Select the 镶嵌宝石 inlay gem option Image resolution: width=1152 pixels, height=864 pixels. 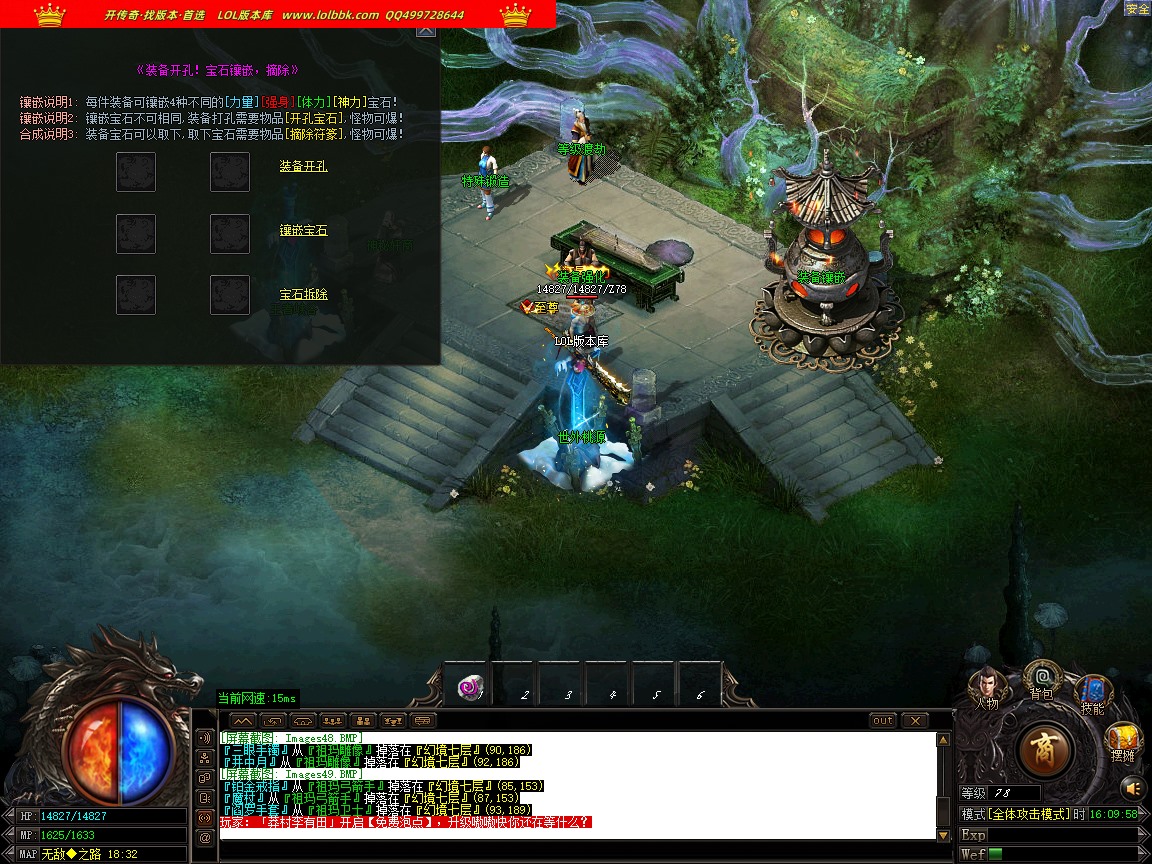303,230
